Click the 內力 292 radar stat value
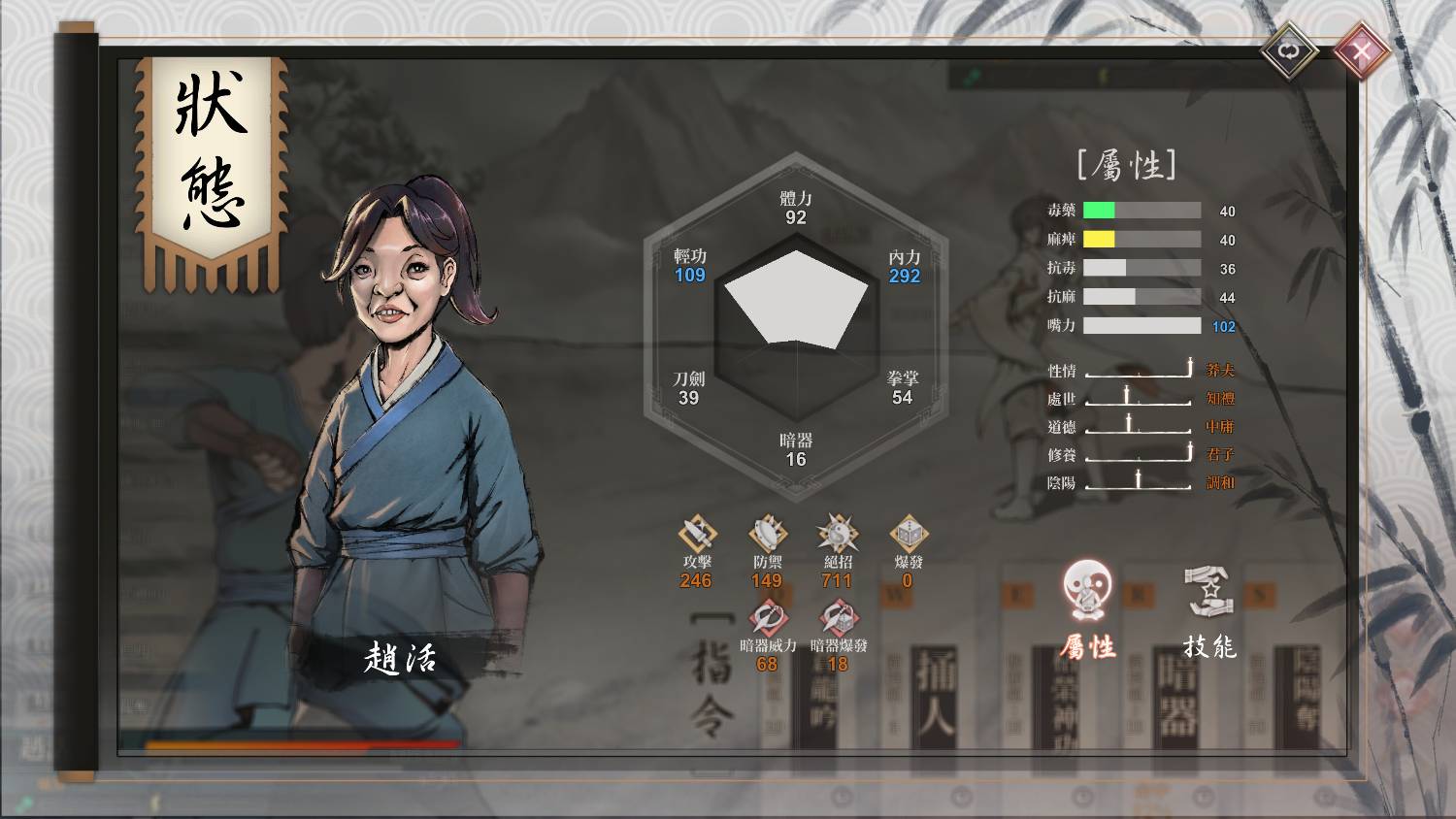Image resolution: width=1456 pixels, height=819 pixels. [x=903, y=277]
